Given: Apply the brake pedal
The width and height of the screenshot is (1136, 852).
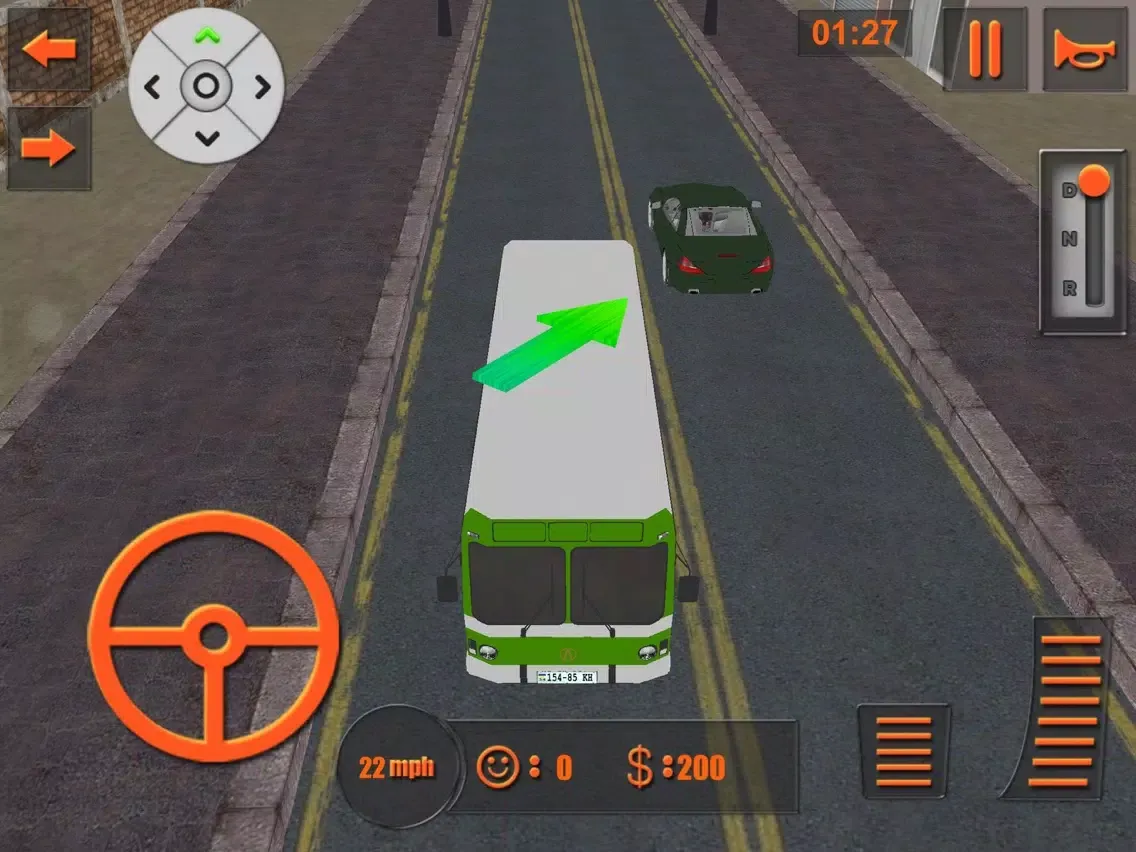Looking at the screenshot, I should pyautogui.click(x=903, y=750).
